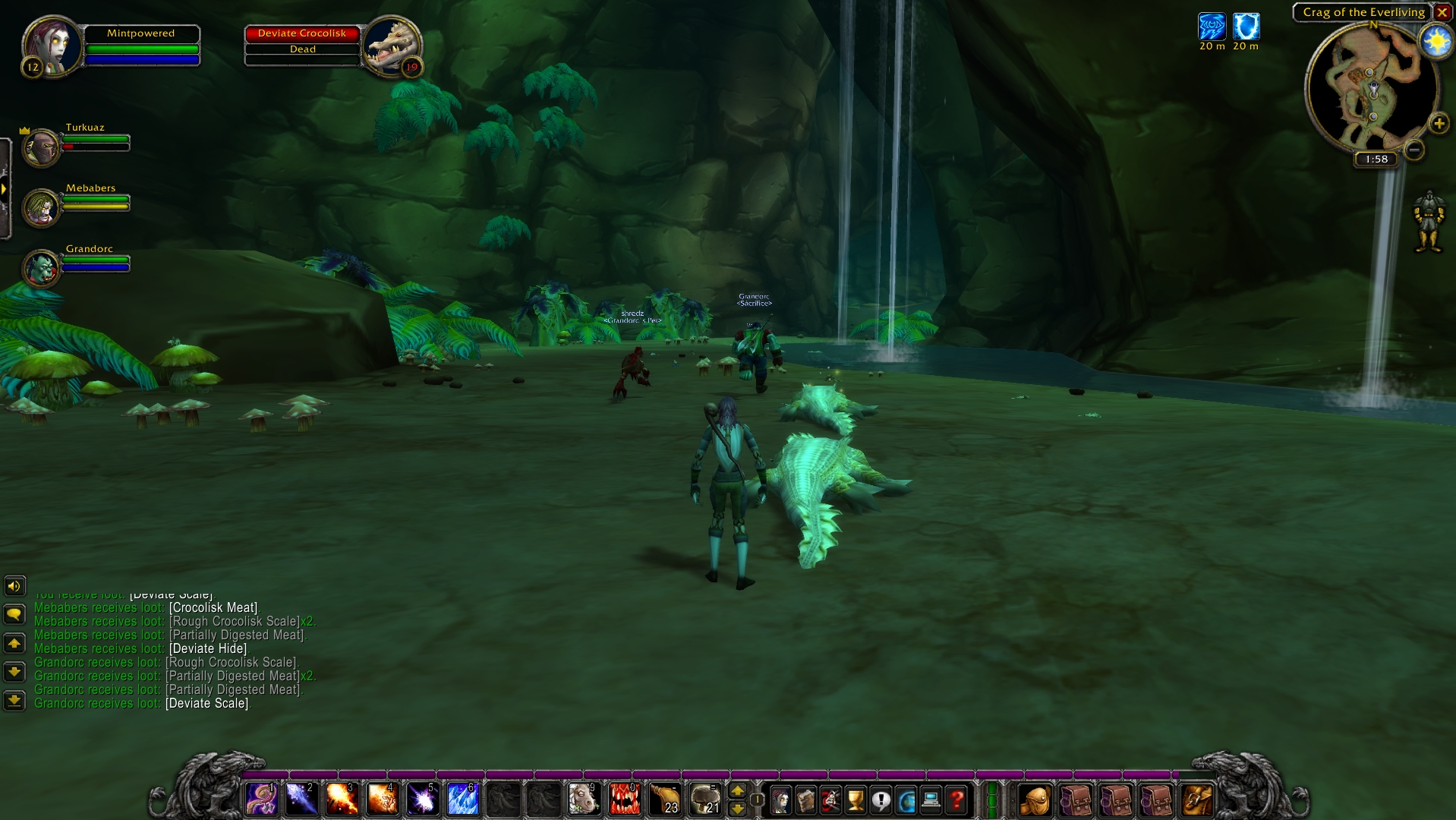
Task: Open the golden keyring slot
Action: tap(1197, 799)
